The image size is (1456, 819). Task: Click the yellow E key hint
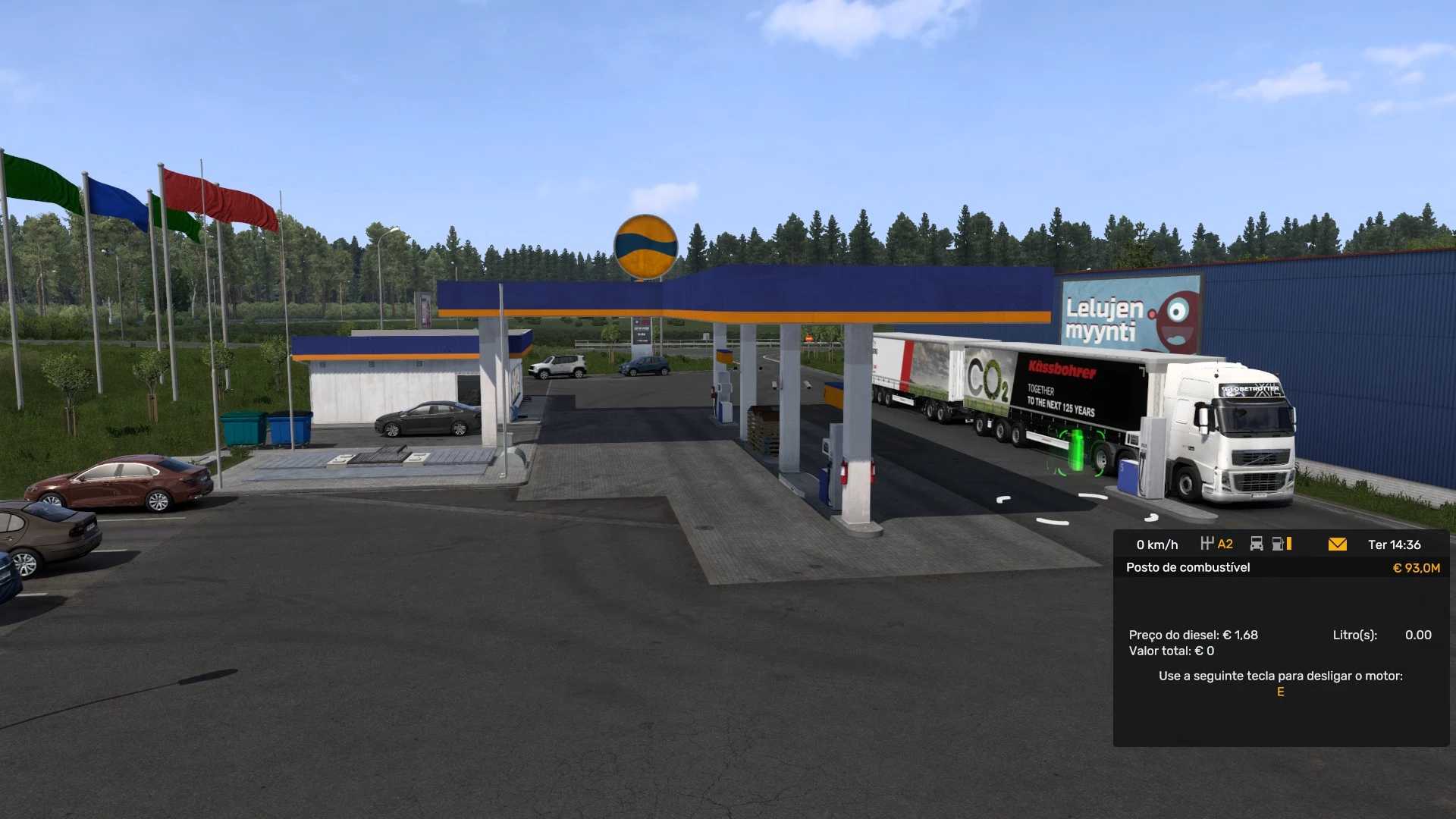click(1279, 691)
